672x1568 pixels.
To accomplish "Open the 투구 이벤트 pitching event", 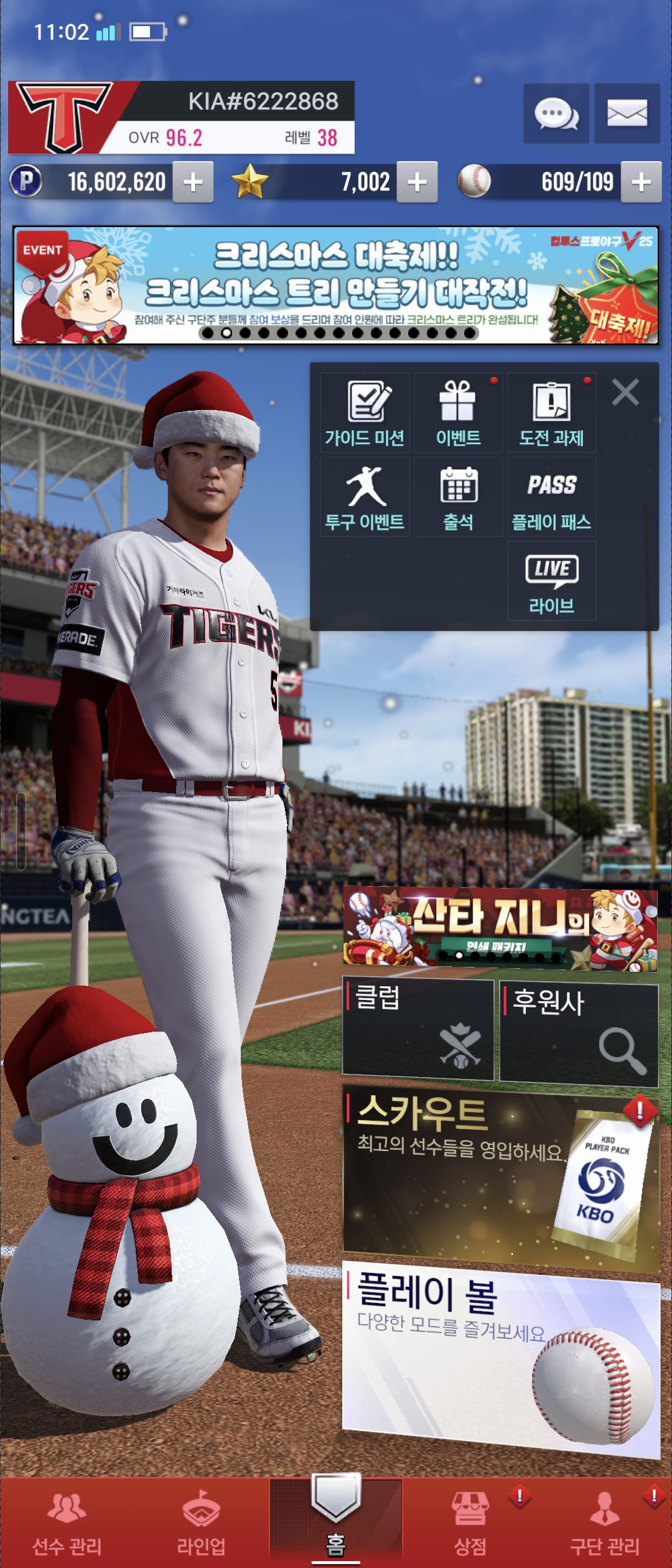I will 365,498.
